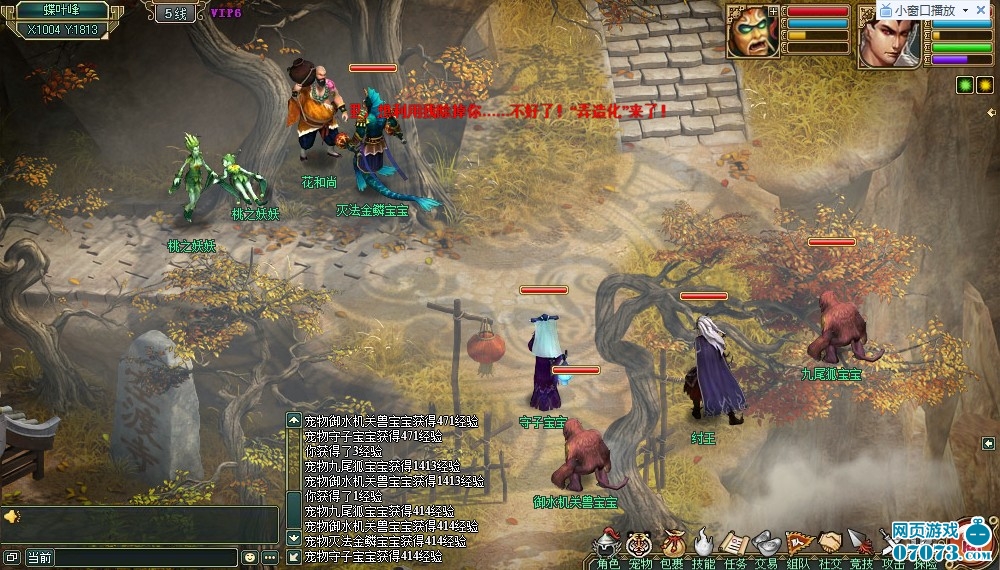Click the yellow starburst buff icon

coord(983,85)
